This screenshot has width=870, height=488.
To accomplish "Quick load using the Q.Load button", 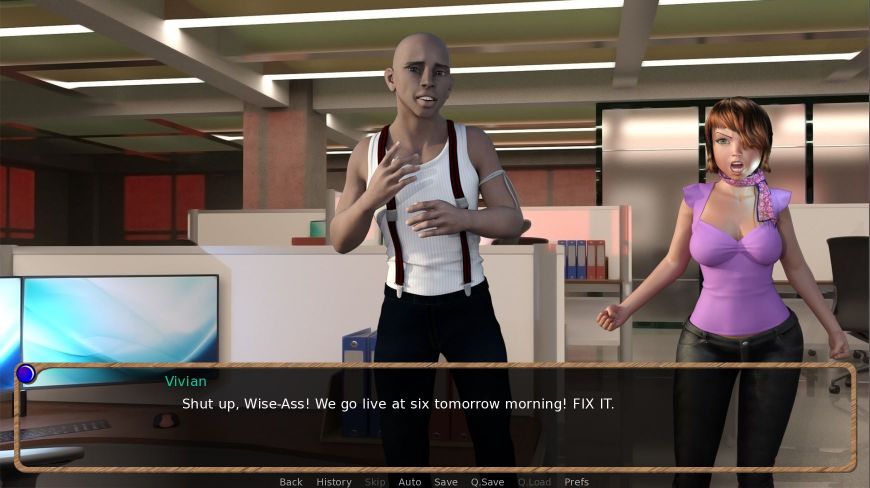I will (534, 482).
